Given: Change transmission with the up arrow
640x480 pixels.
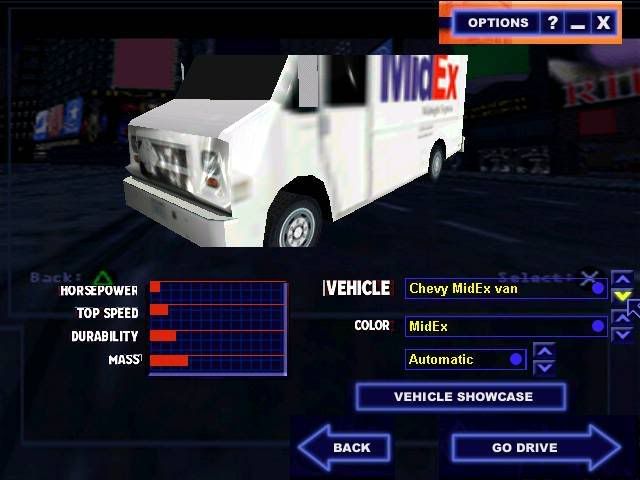Looking at the screenshot, I should click(544, 350).
